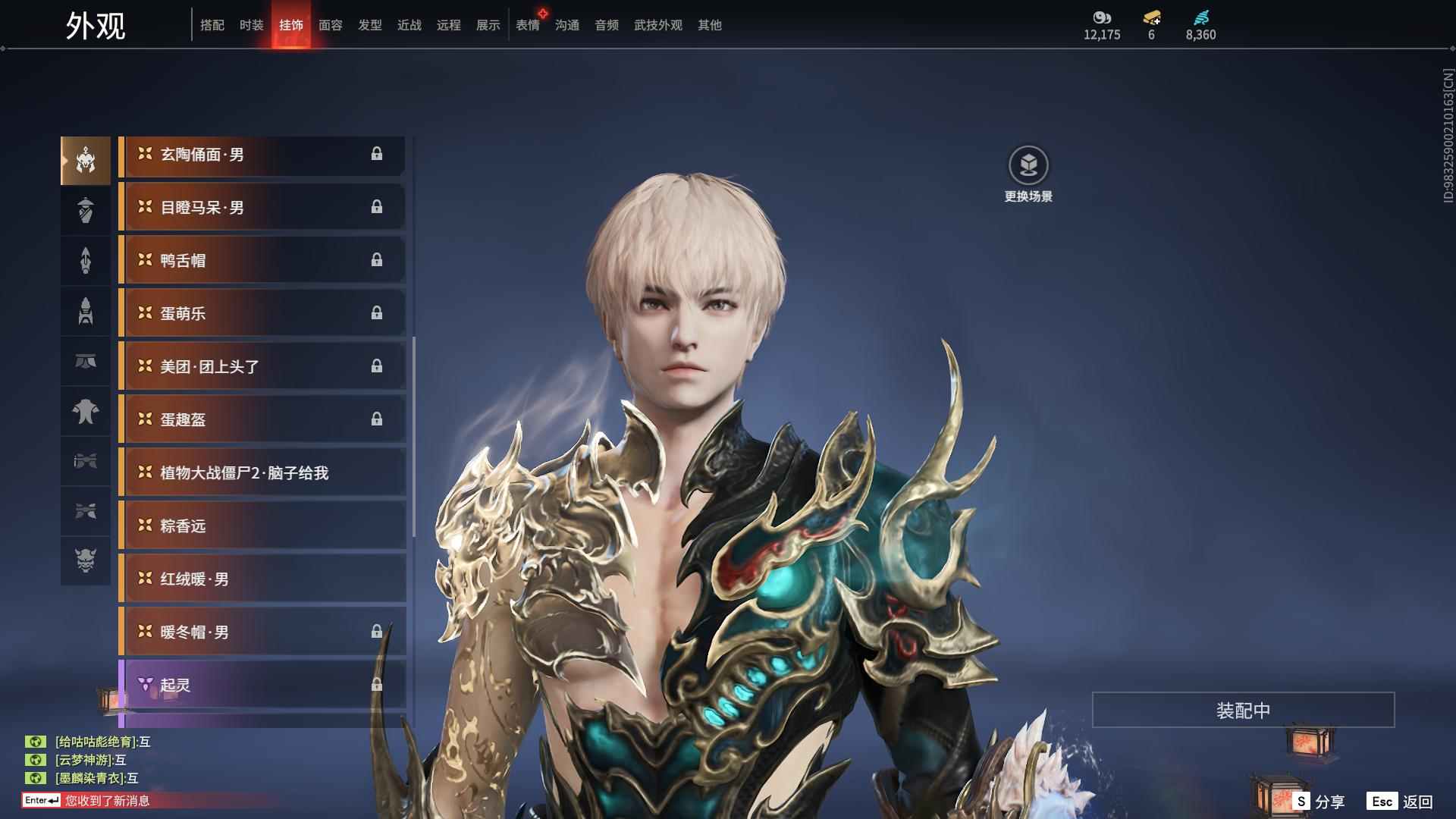Click the 装配中 equip button
Viewport: 1456px width, 819px height.
[x=1243, y=711]
